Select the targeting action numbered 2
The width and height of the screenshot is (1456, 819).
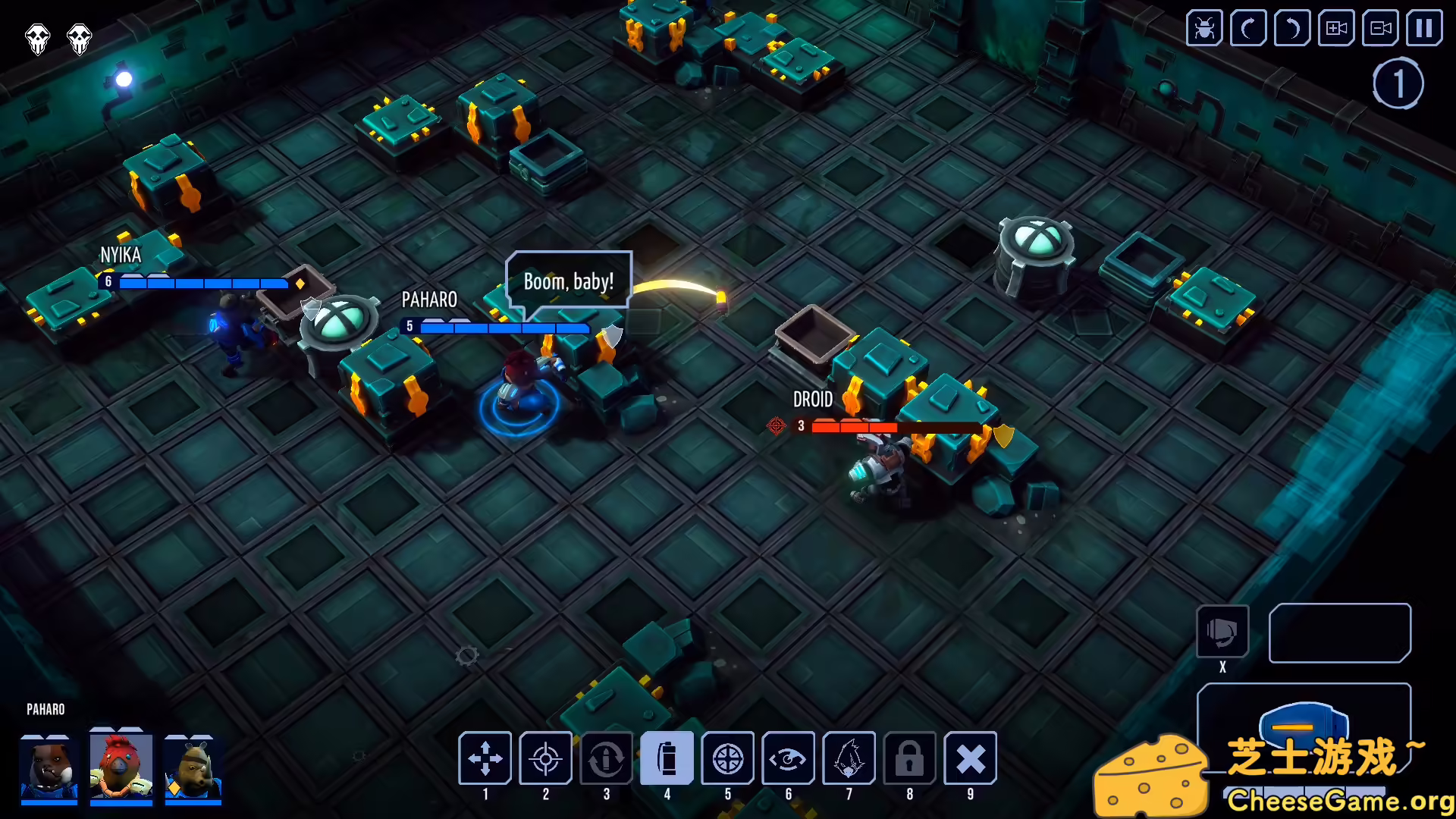point(546,759)
